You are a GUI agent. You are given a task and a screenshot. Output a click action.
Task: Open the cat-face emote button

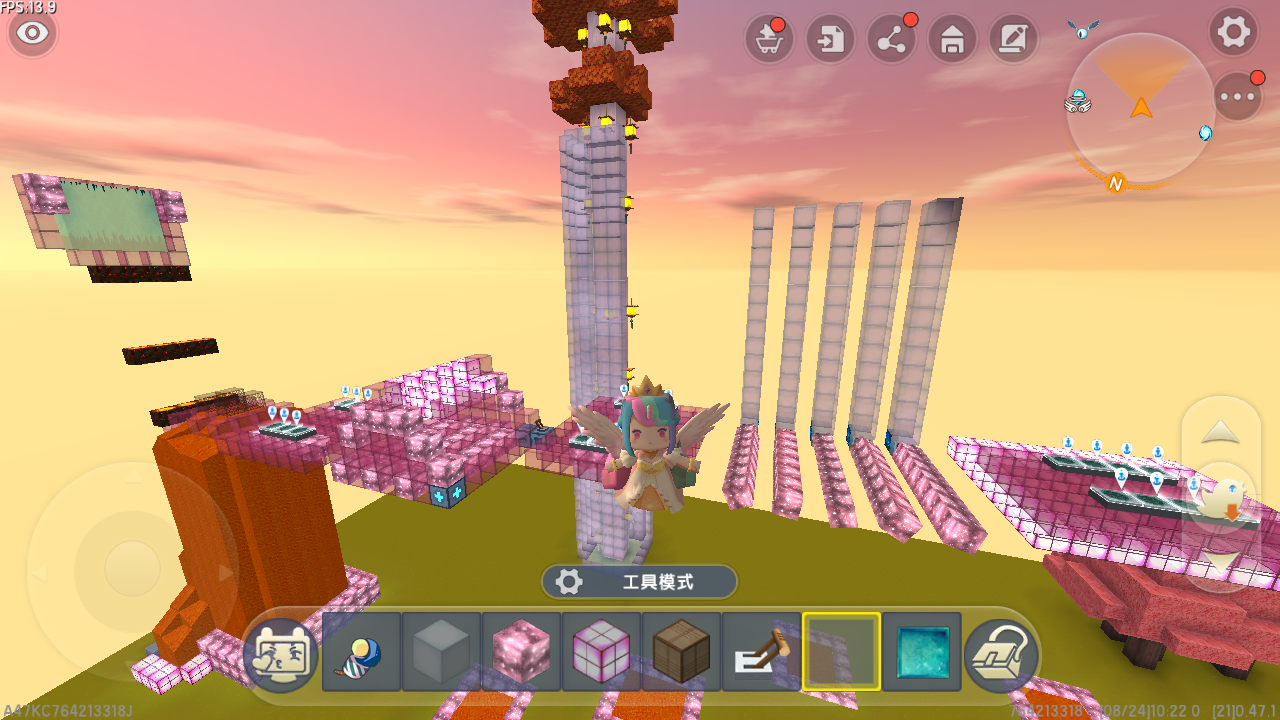coord(281,653)
